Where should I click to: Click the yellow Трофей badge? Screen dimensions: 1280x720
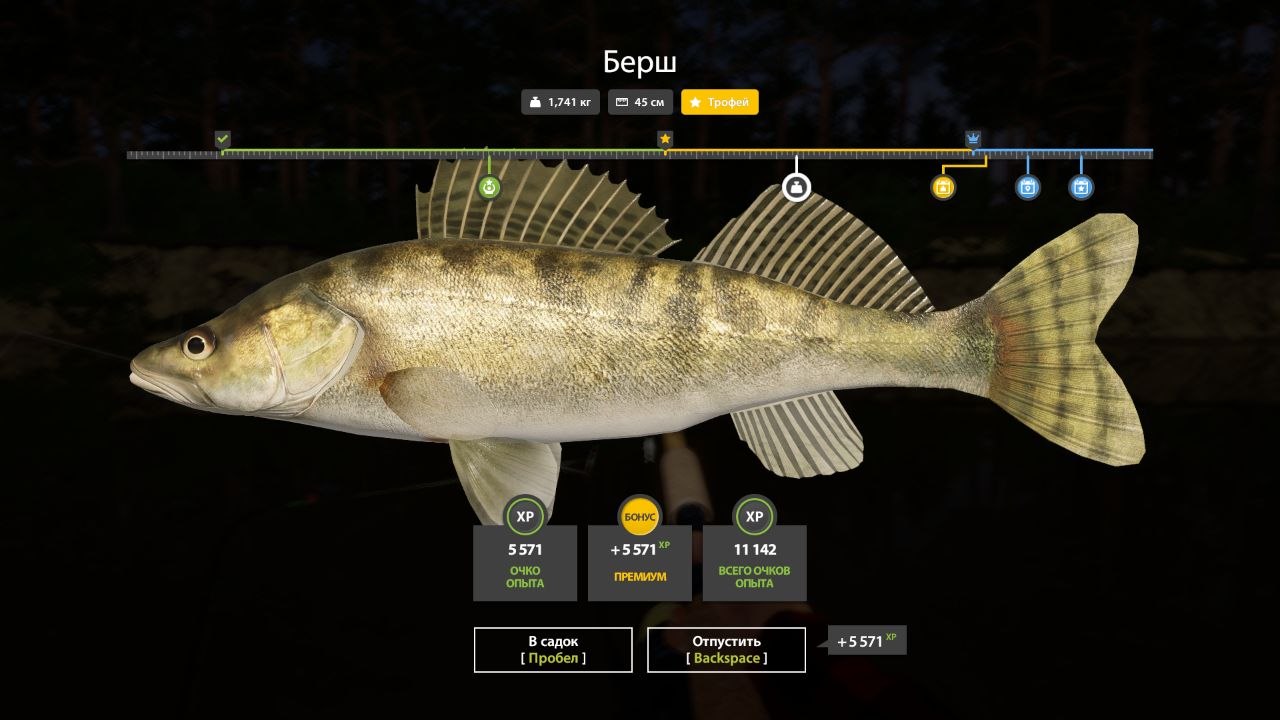click(x=720, y=102)
